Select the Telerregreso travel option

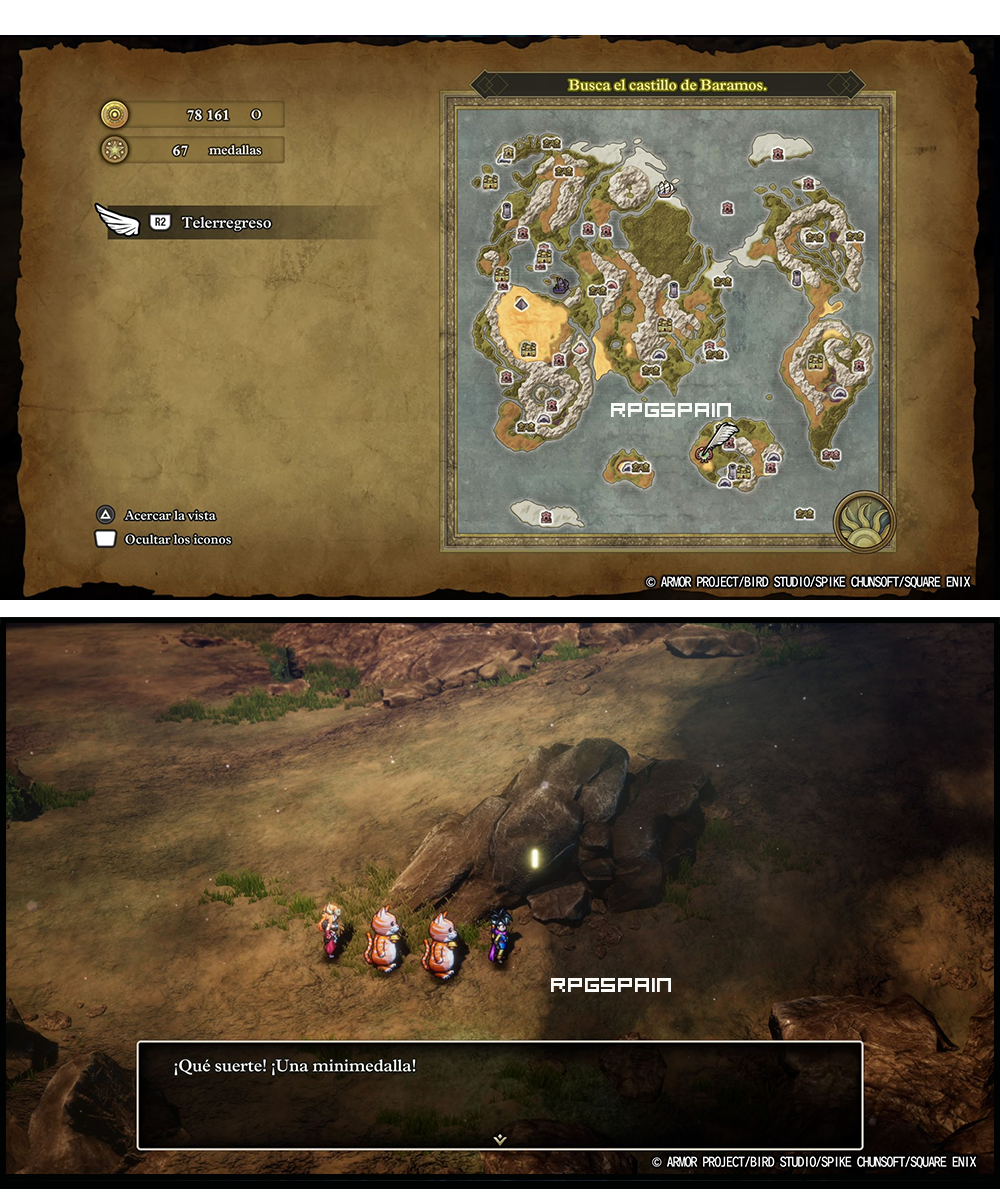[x=225, y=223]
